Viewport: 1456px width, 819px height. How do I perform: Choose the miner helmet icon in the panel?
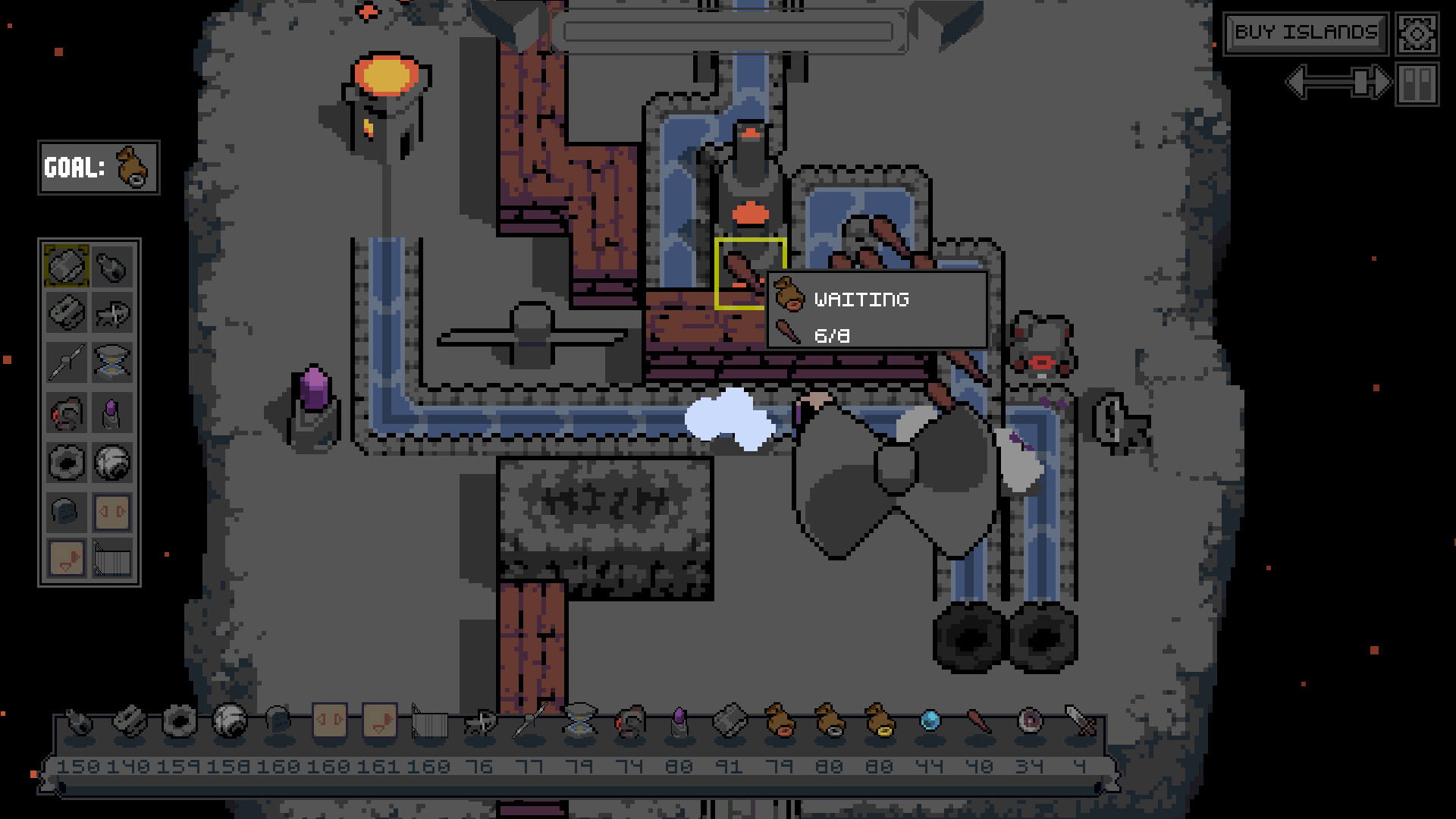pyautogui.click(x=66, y=512)
